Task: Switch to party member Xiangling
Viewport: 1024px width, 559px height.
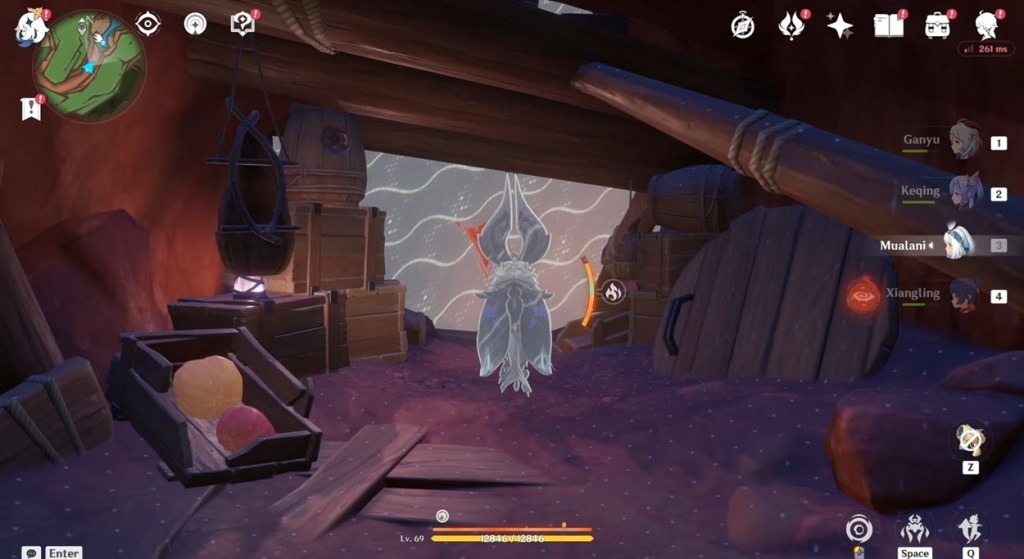Action: point(964,295)
